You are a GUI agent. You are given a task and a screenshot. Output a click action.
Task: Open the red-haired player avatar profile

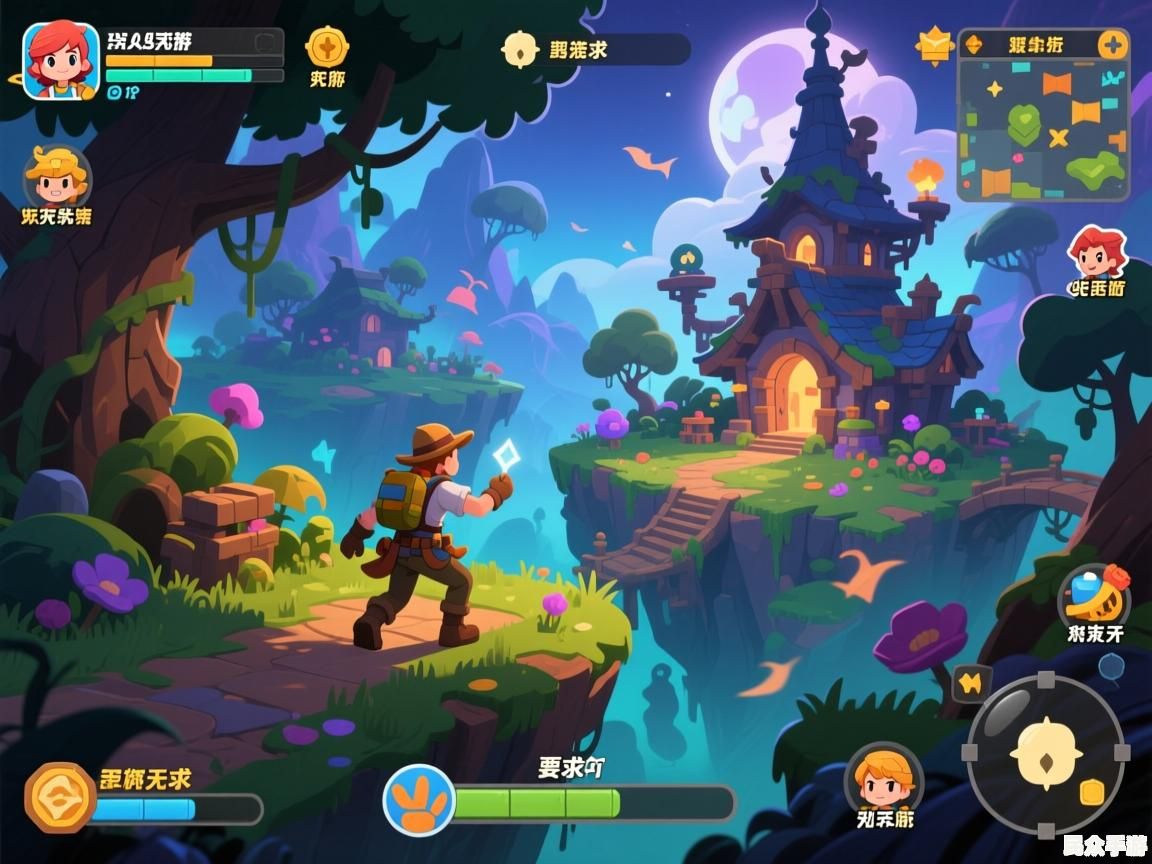pyautogui.click(x=61, y=60)
